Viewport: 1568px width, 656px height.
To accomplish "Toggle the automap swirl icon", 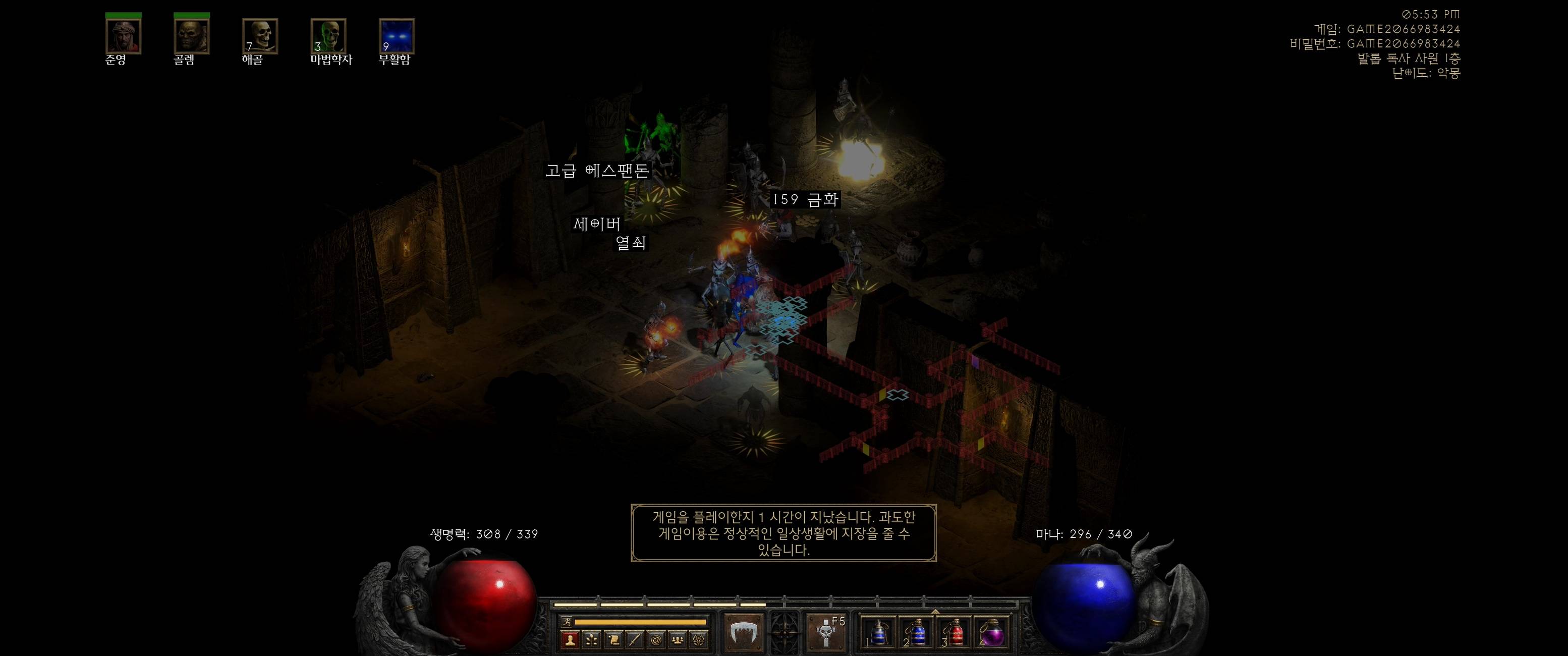I will tap(657, 639).
